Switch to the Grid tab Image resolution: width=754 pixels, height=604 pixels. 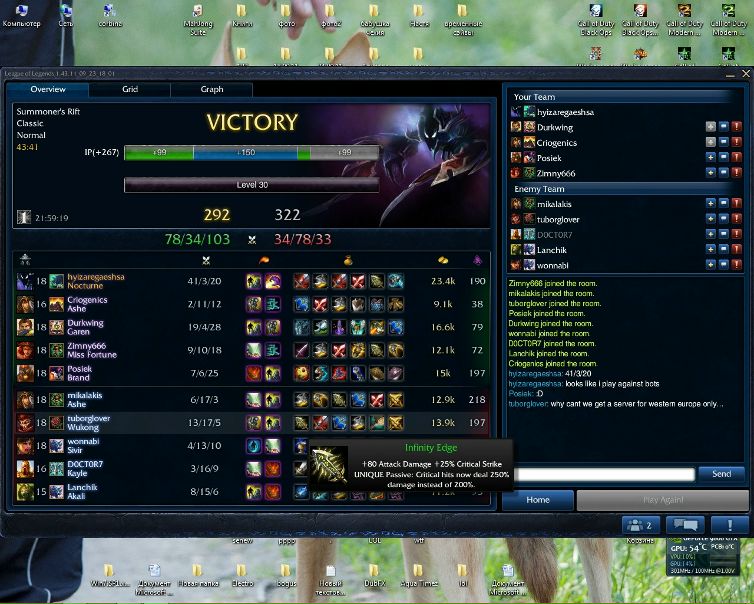(x=130, y=89)
